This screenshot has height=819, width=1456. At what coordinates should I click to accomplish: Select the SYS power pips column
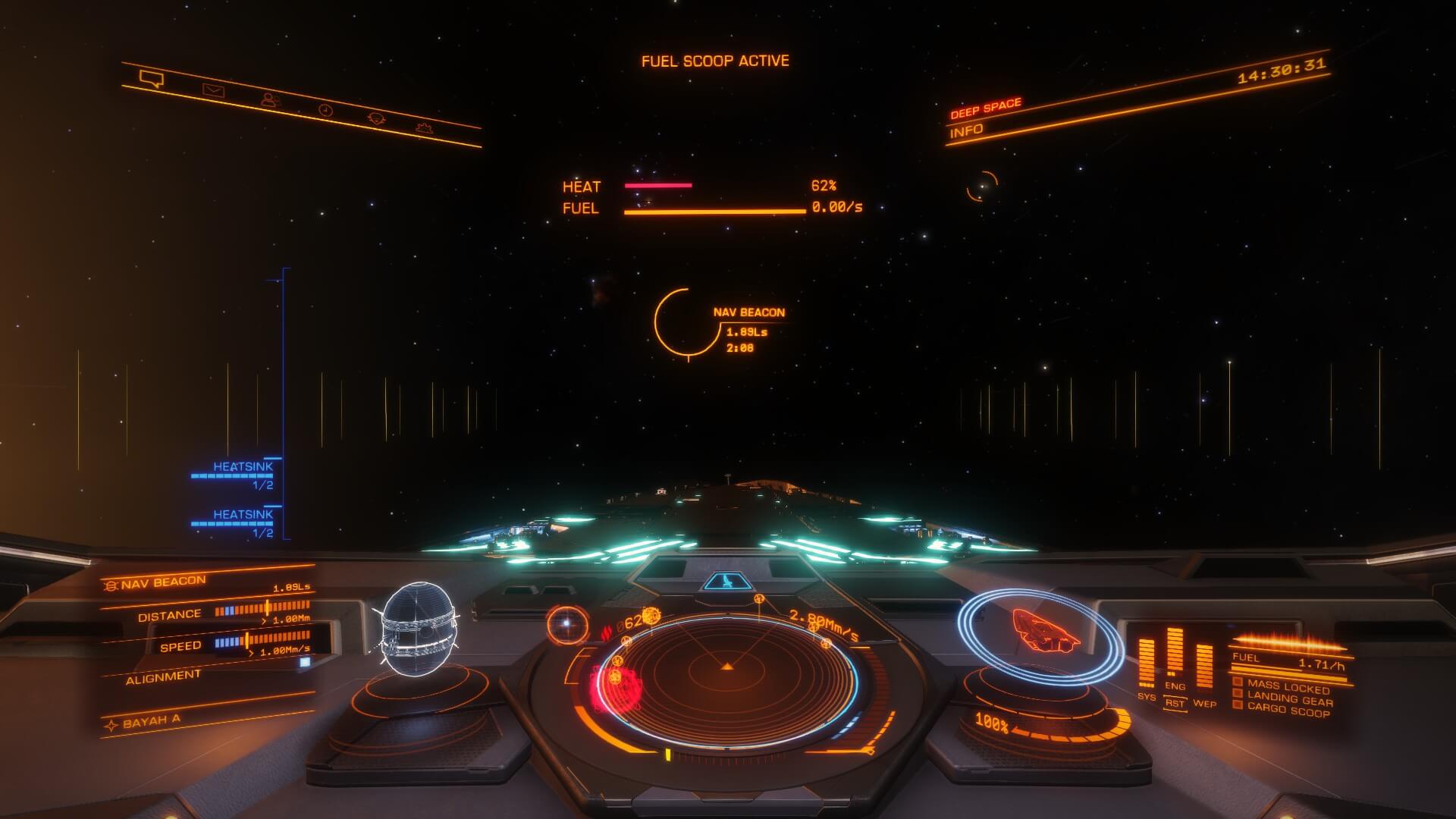tap(1147, 663)
